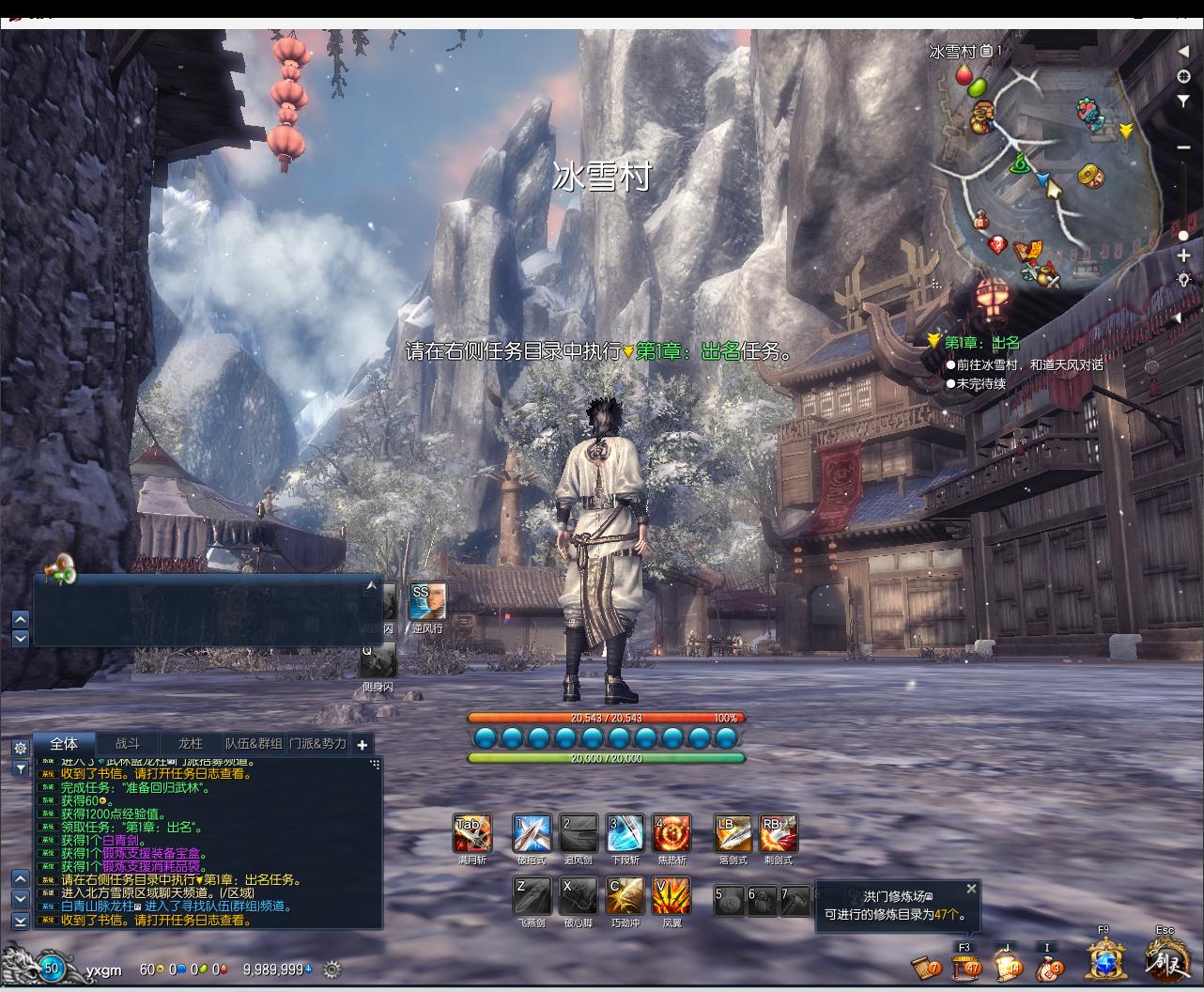The height and width of the screenshot is (992, 1204).
Task: Zoom in the minimap with plus button
Action: click(1183, 256)
